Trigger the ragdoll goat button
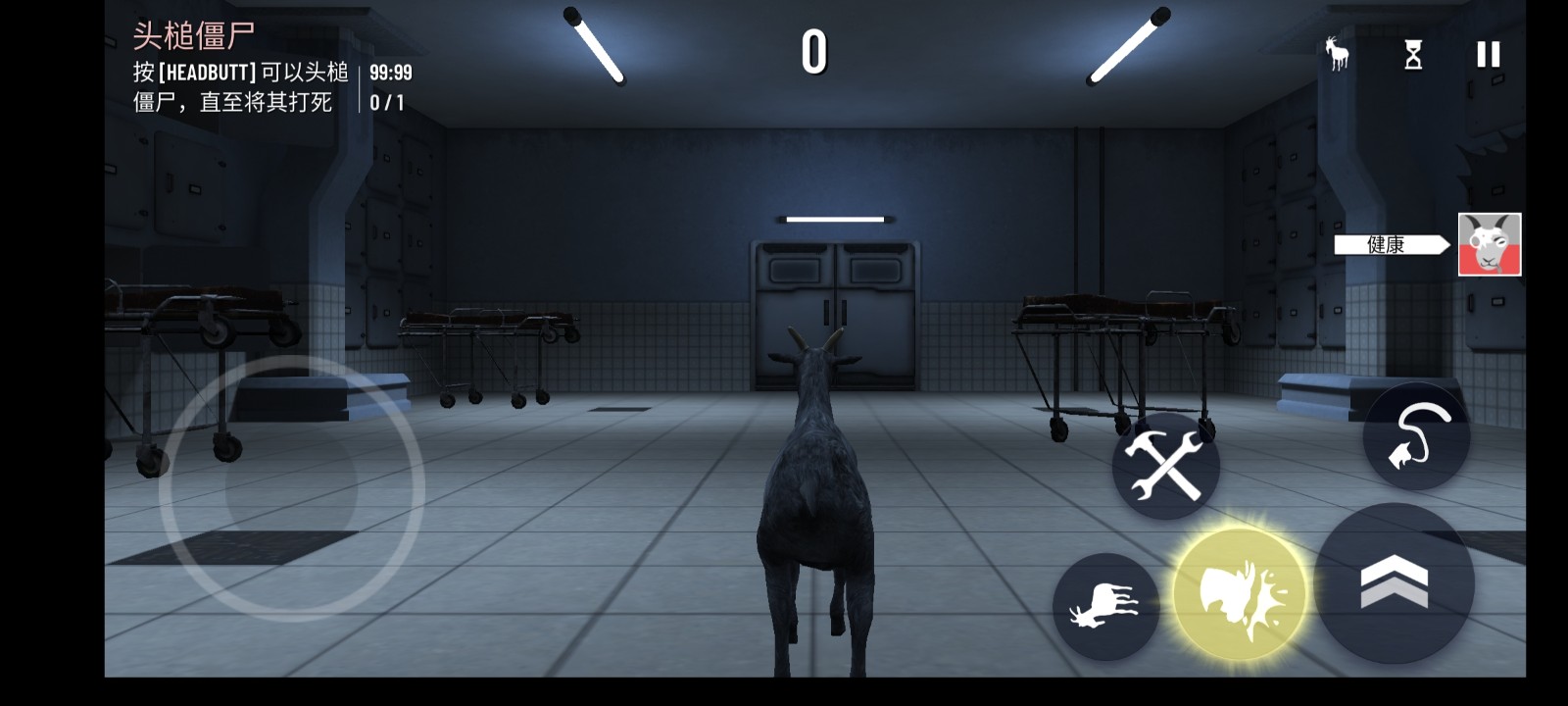Image resolution: width=1568 pixels, height=706 pixels. pyautogui.click(x=1105, y=606)
